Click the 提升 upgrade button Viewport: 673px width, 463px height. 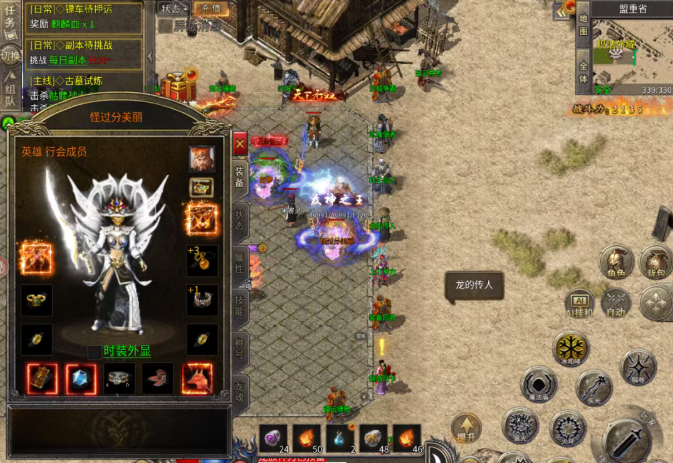464,429
